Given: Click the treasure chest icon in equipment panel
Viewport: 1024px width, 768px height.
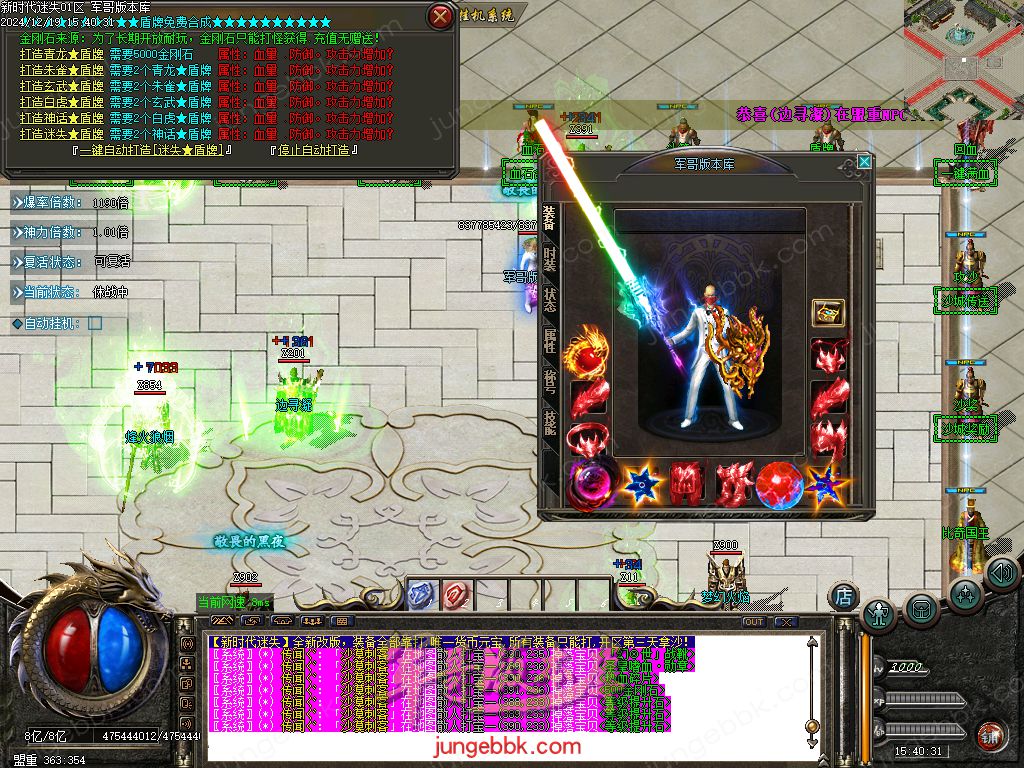Looking at the screenshot, I should point(827,312).
